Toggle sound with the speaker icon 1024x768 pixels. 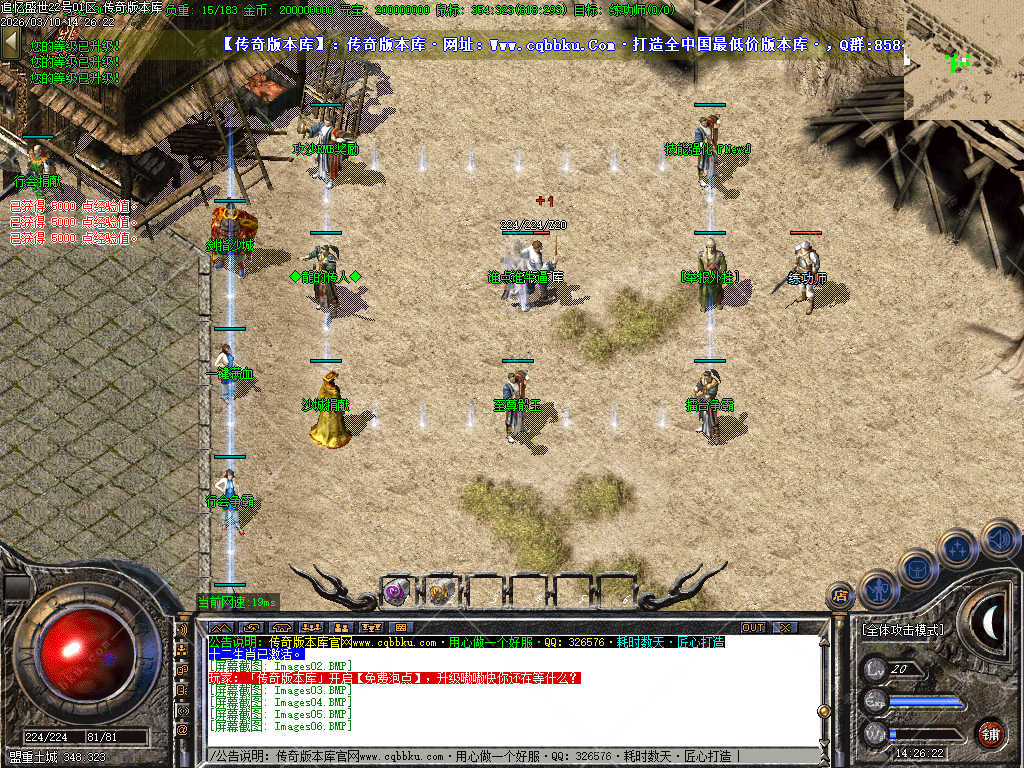click(998, 538)
